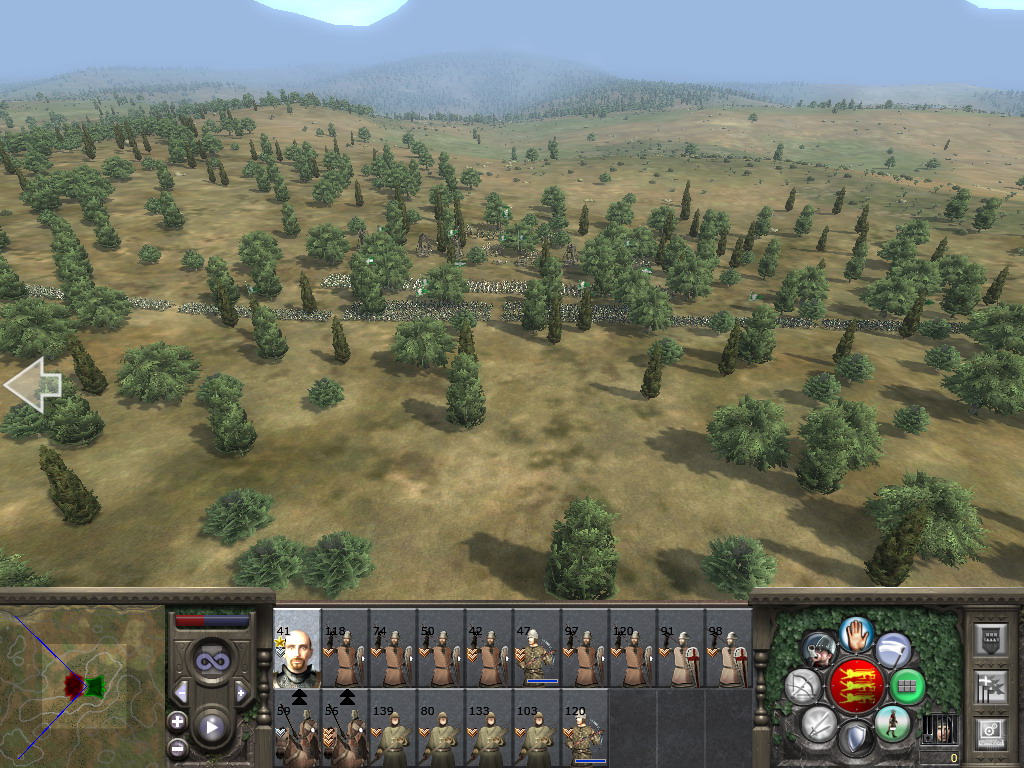Select the unit card with 118 soldiers
This screenshot has height=768, width=1024.
tap(345, 648)
